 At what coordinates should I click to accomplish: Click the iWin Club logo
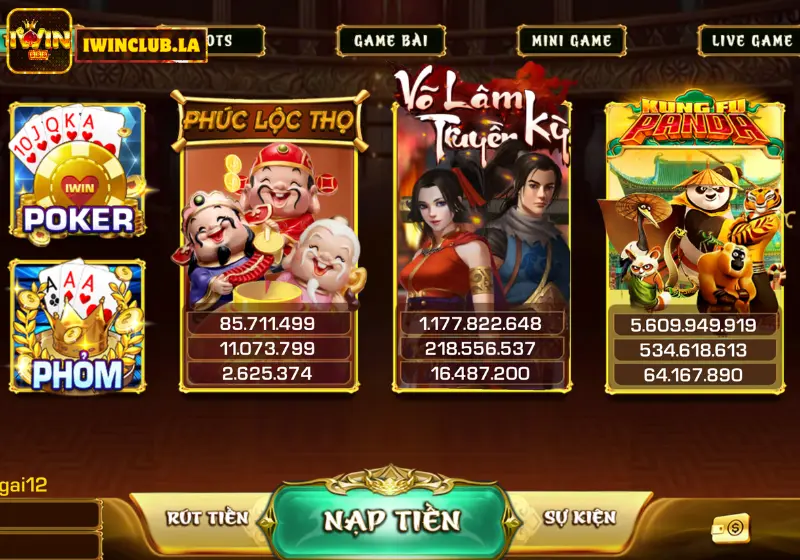click(39, 41)
